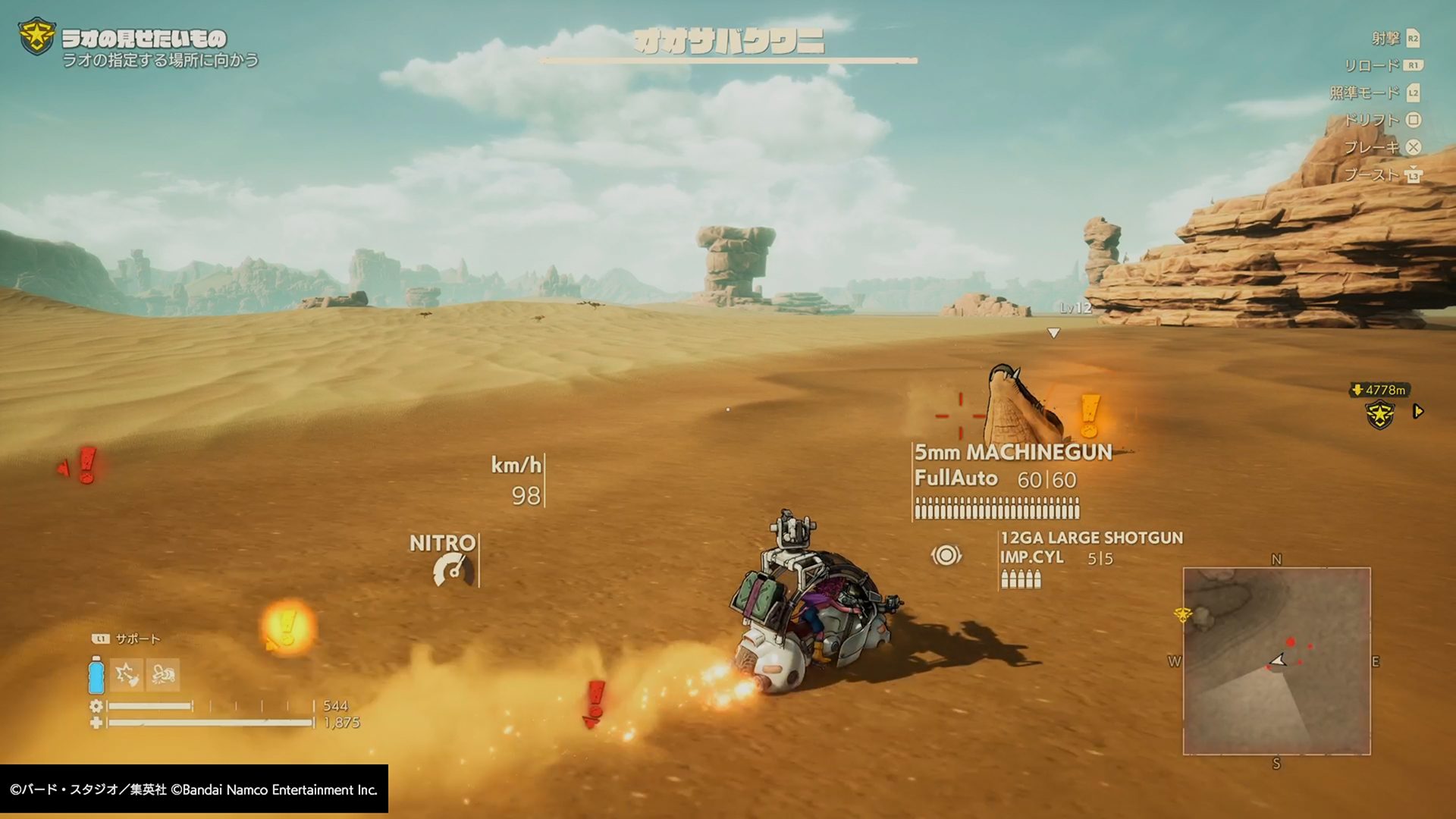1456x819 pixels.
Task: Click the quest badge emblem icon
Action: (36, 36)
